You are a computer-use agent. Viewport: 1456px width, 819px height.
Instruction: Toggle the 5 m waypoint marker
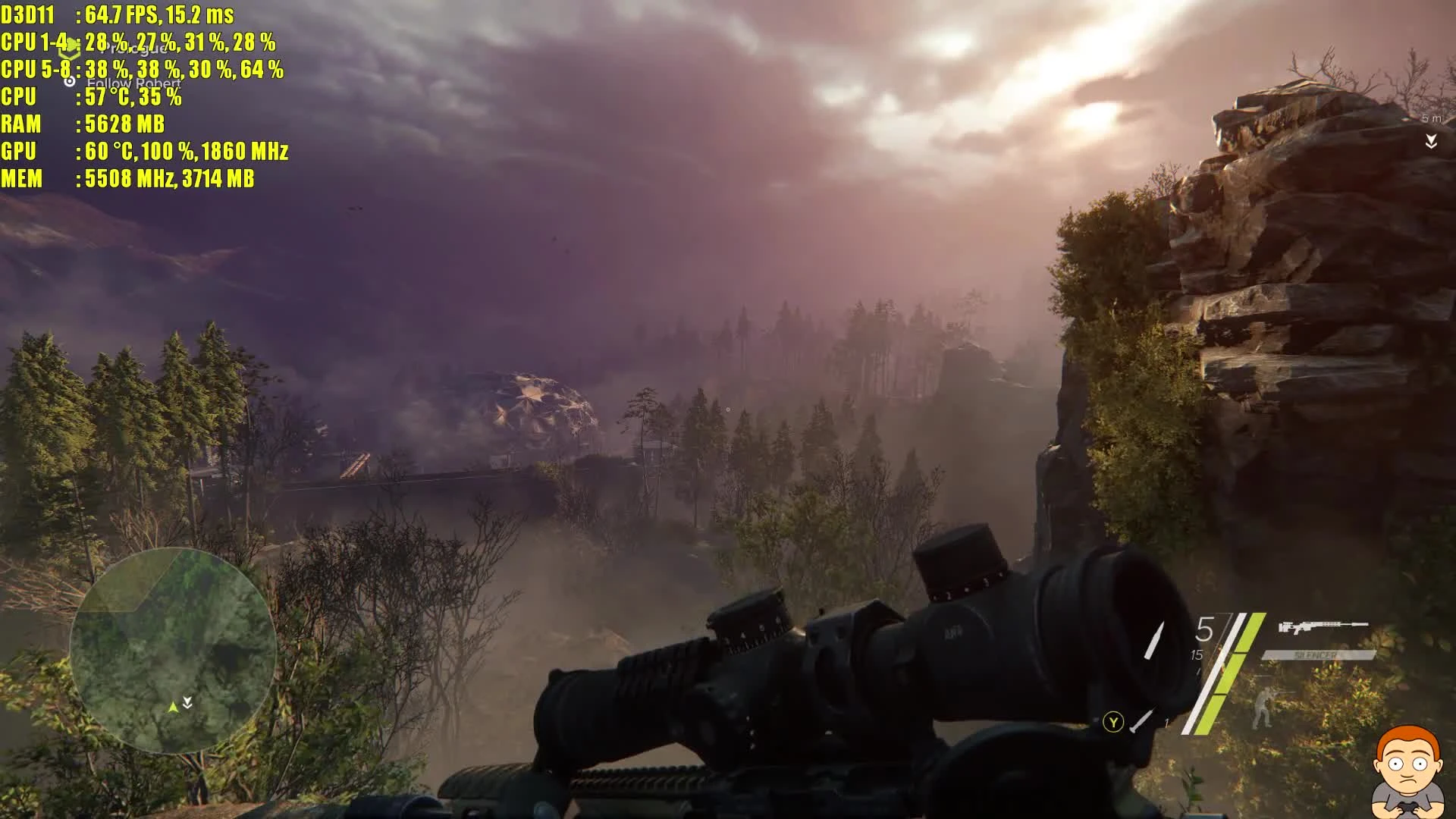pos(1431,118)
